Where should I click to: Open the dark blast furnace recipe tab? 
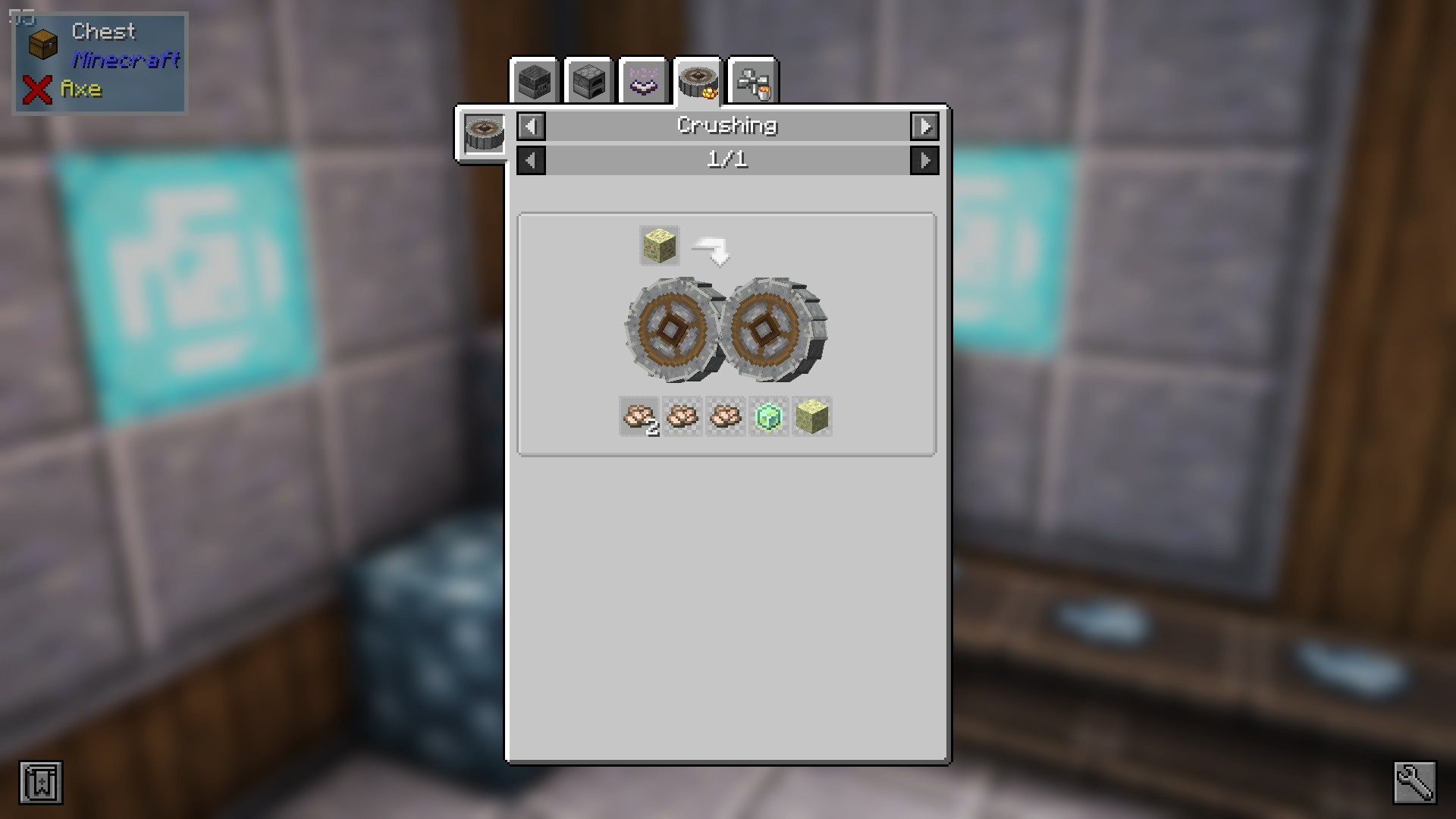click(535, 81)
